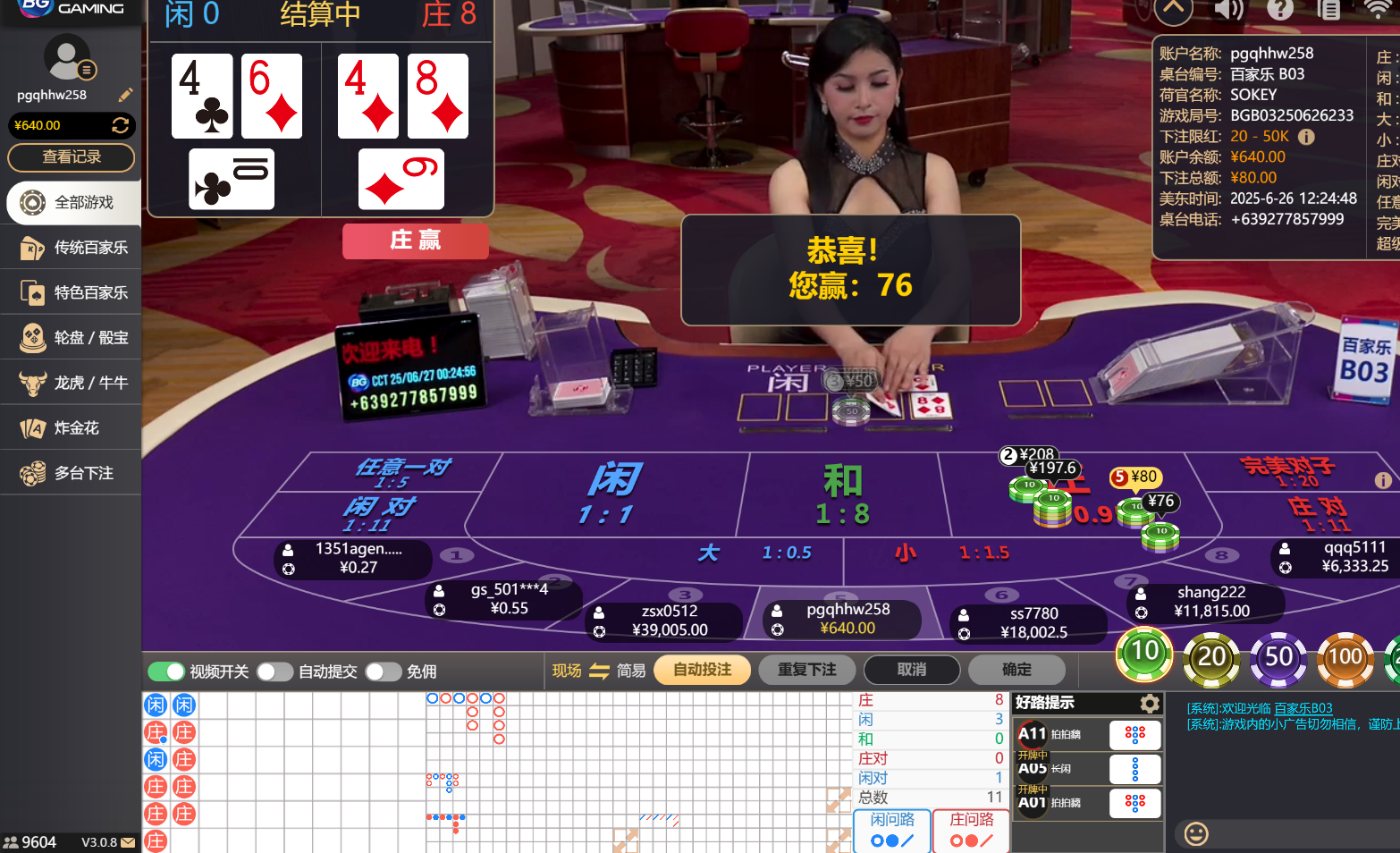The image size is (1400, 853).
Task: Switch to 特色百家乐 category
Action: (71, 292)
